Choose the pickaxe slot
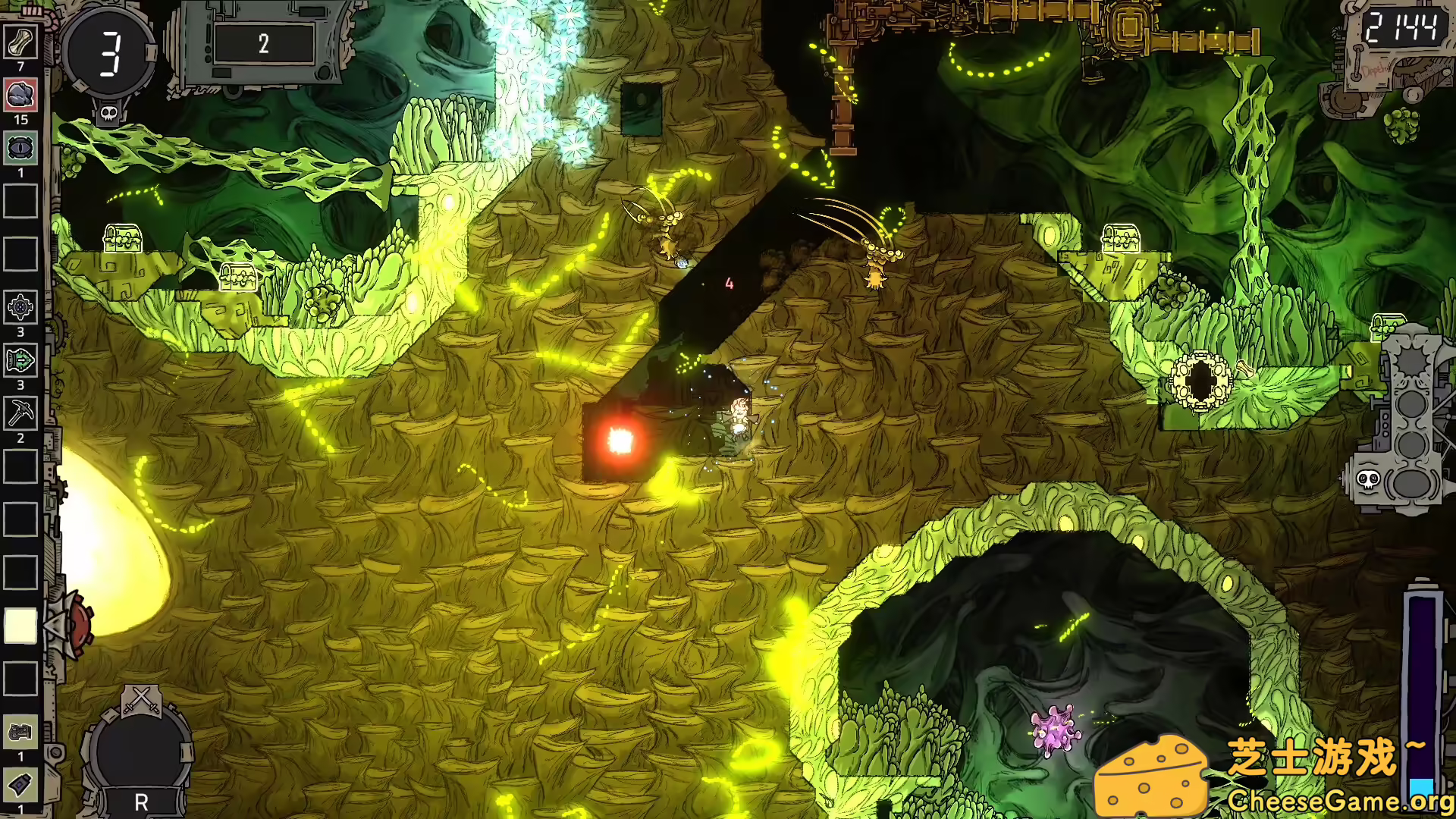Viewport: 1456px width, 819px height. pos(20,414)
